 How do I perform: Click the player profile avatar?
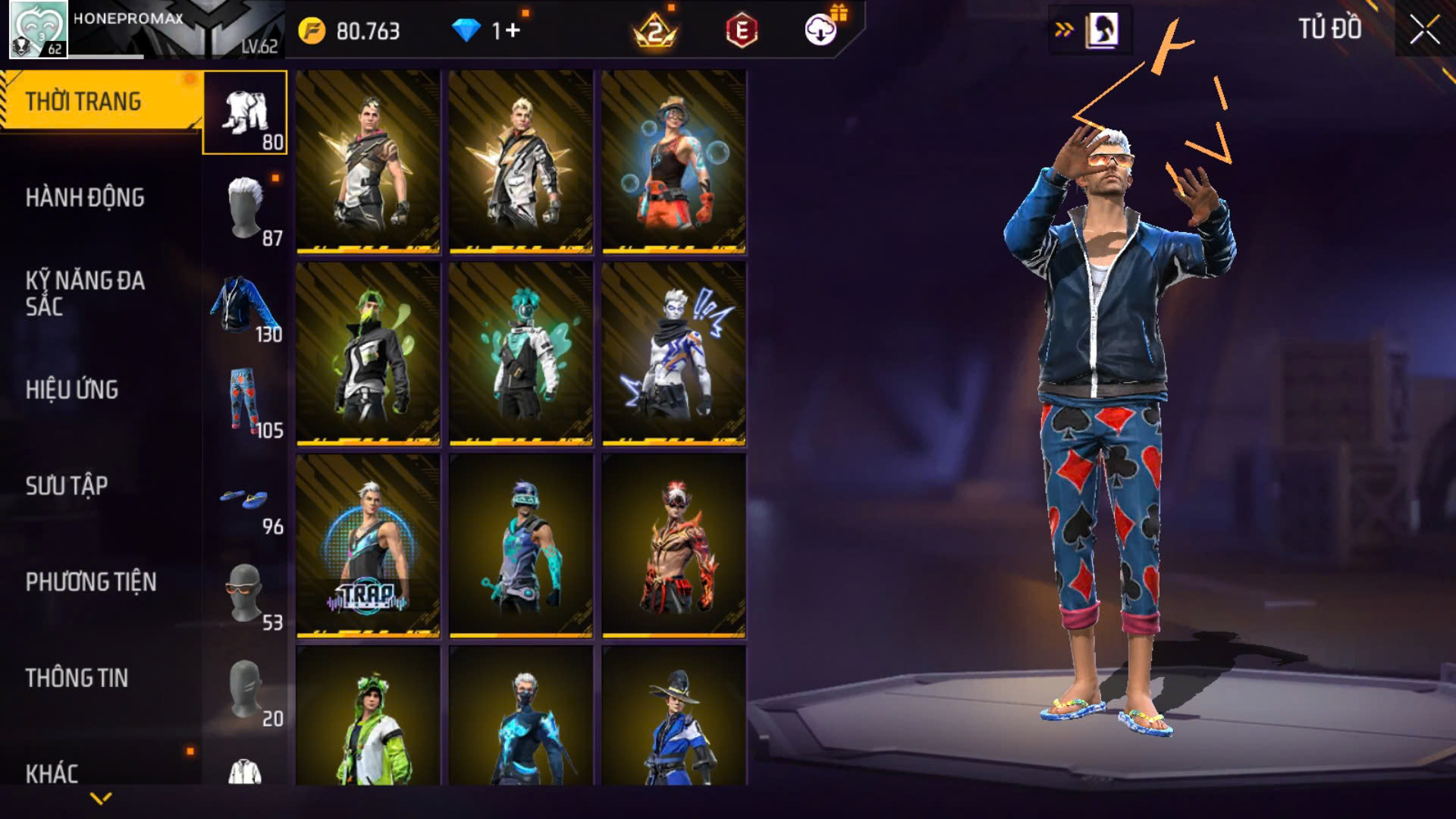[38, 30]
